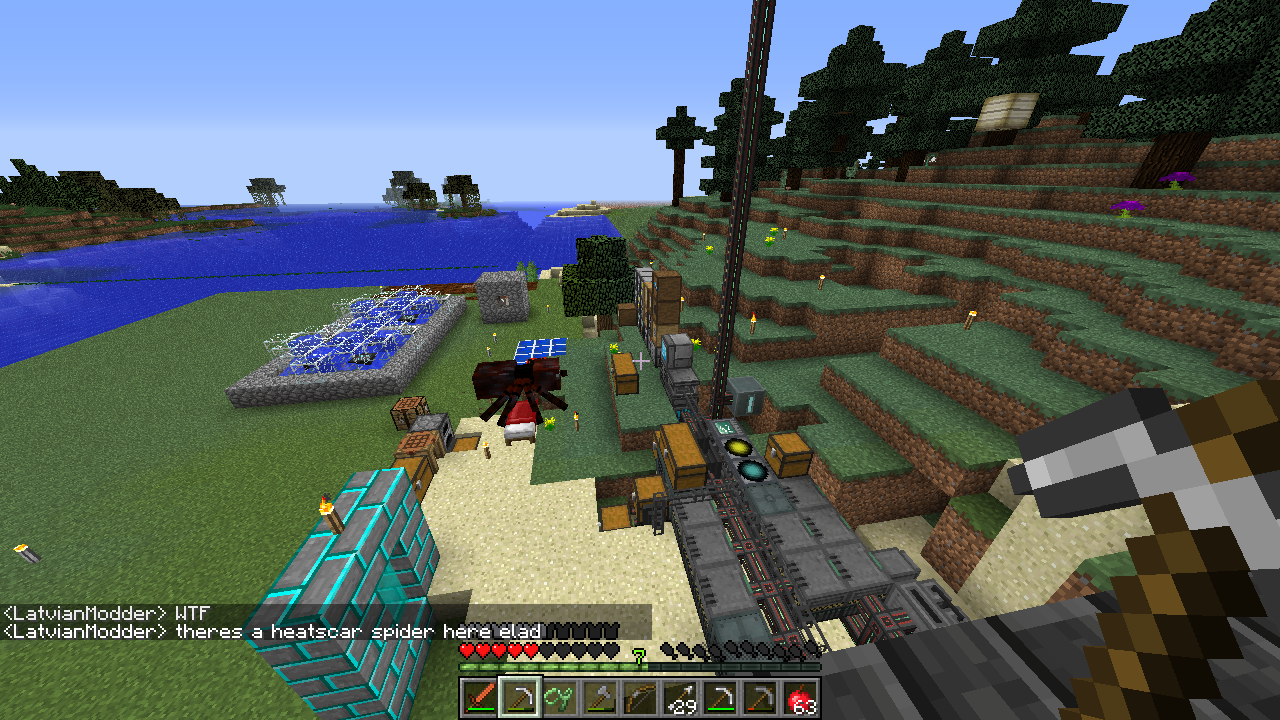
Task: Choose the axe in the hotbar
Action: click(x=600, y=697)
